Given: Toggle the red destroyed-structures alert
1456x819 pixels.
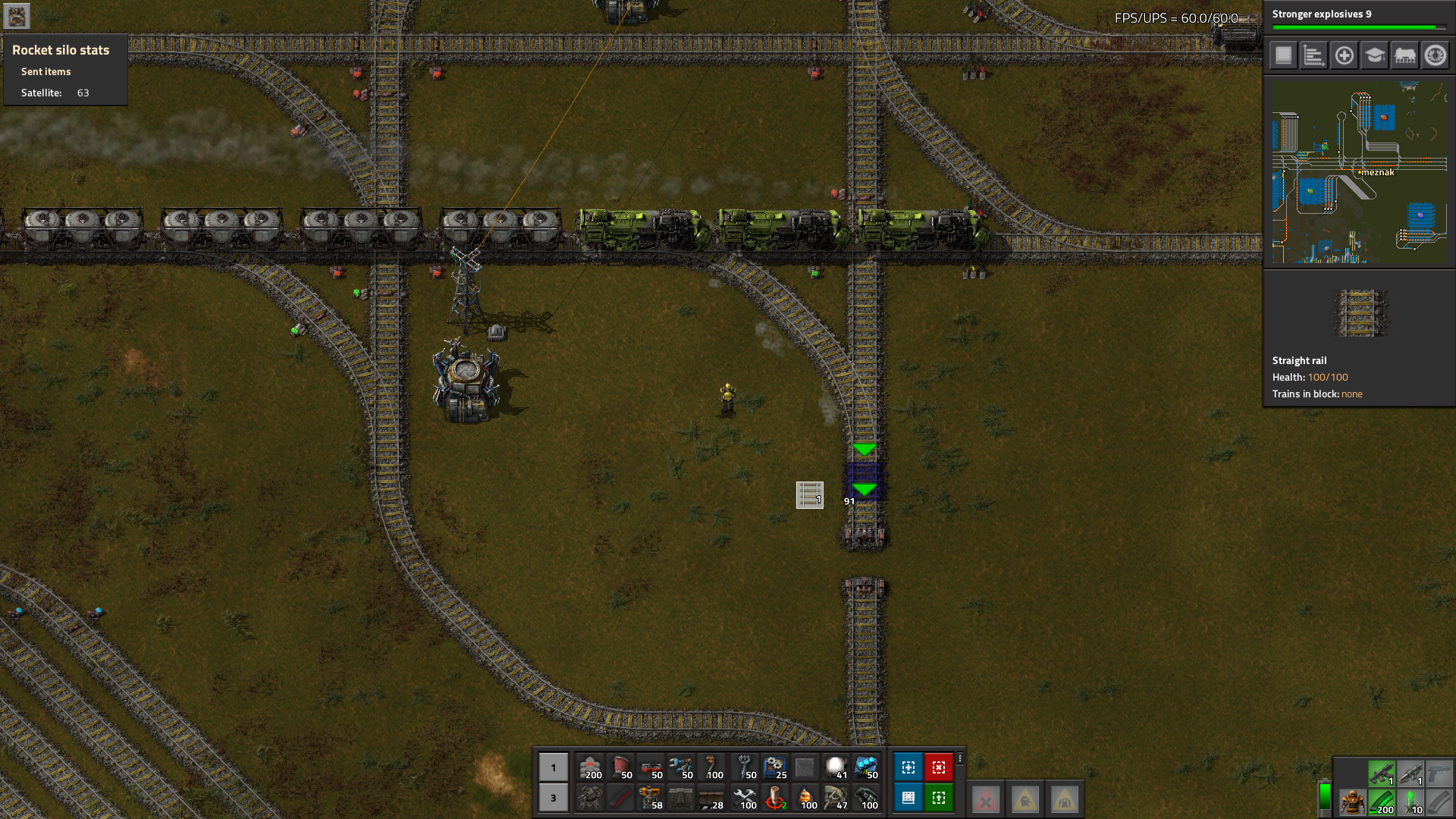Looking at the screenshot, I should pyautogui.click(x=985, y=798).
